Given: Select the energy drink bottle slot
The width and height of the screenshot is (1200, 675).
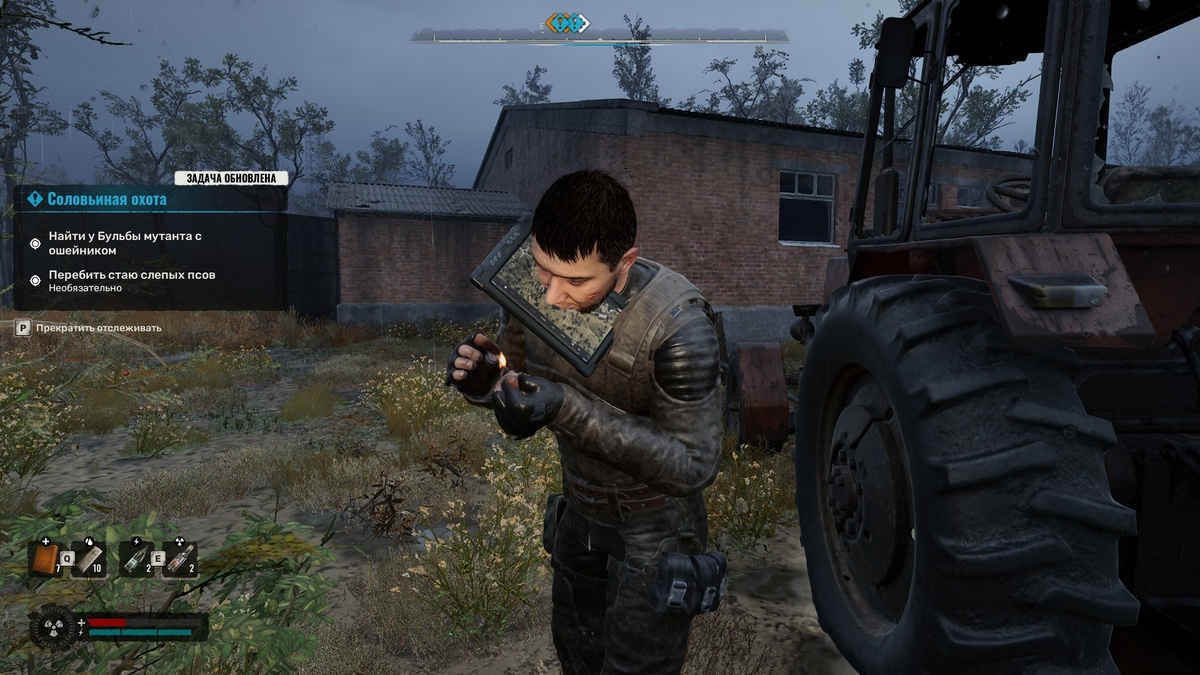Looking at the screenshot, I should 134,560.
